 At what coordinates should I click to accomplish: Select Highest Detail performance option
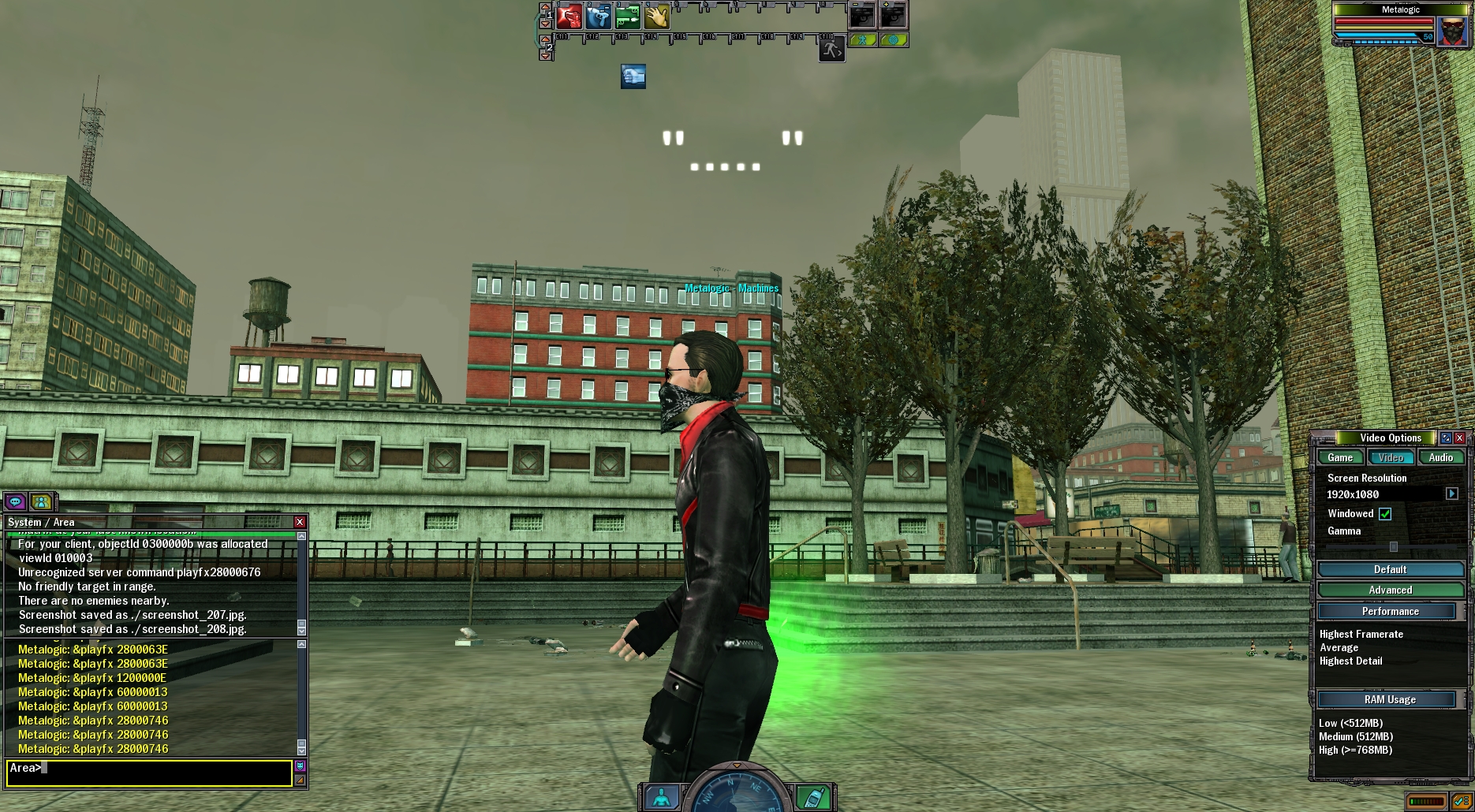(1350, 661)
